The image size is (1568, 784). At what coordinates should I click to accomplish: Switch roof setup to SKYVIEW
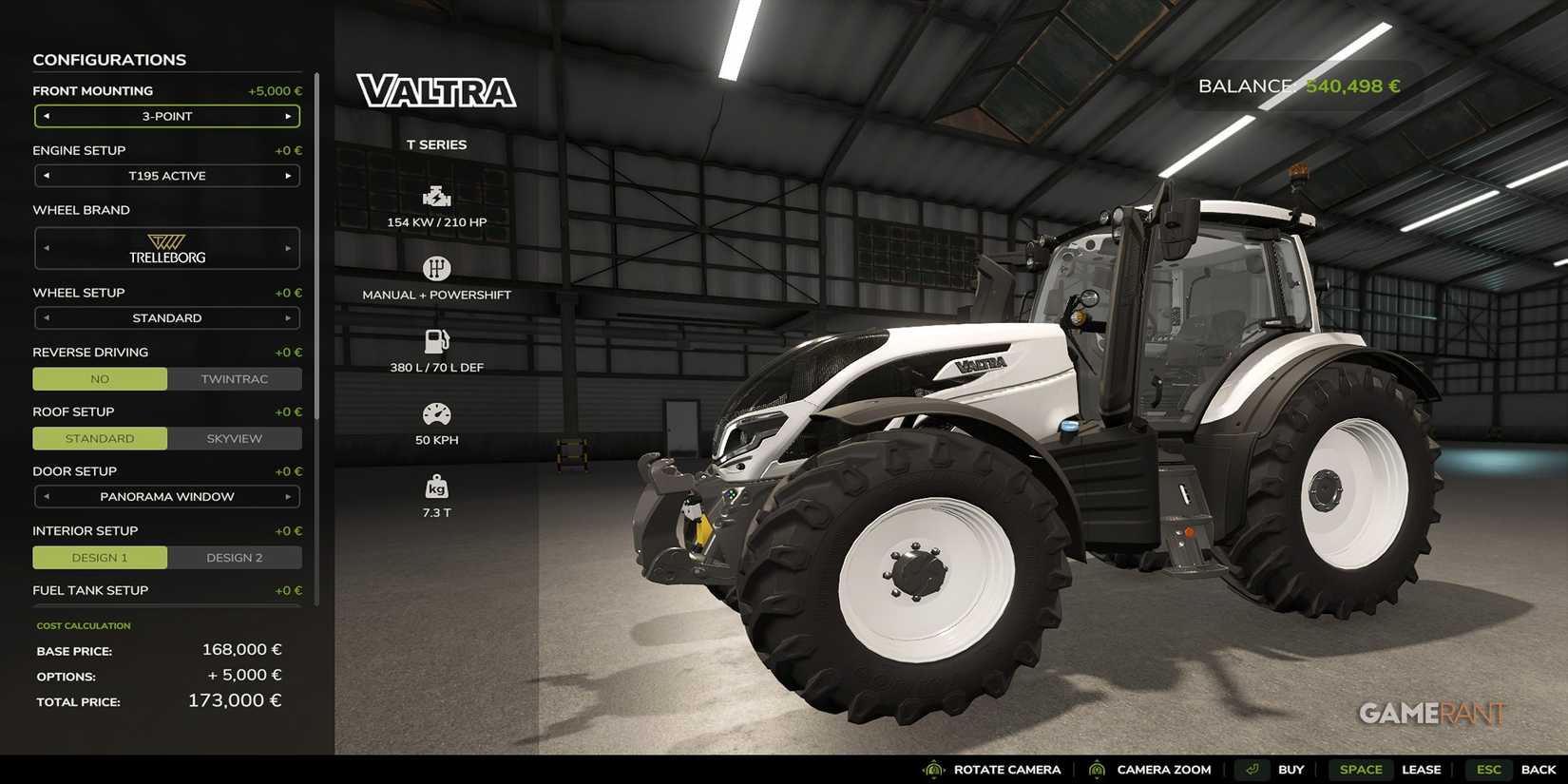[235, 438]
